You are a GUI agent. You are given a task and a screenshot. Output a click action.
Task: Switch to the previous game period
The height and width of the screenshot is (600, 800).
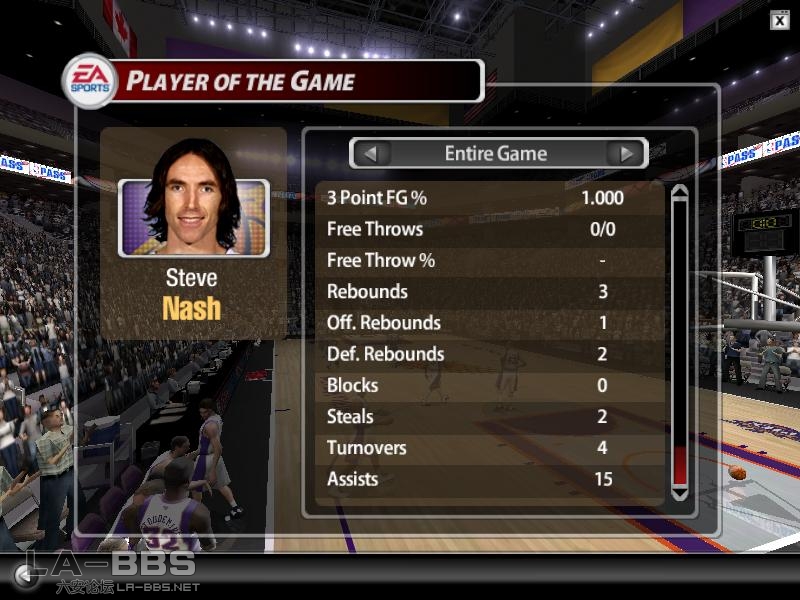click(371, 154)
